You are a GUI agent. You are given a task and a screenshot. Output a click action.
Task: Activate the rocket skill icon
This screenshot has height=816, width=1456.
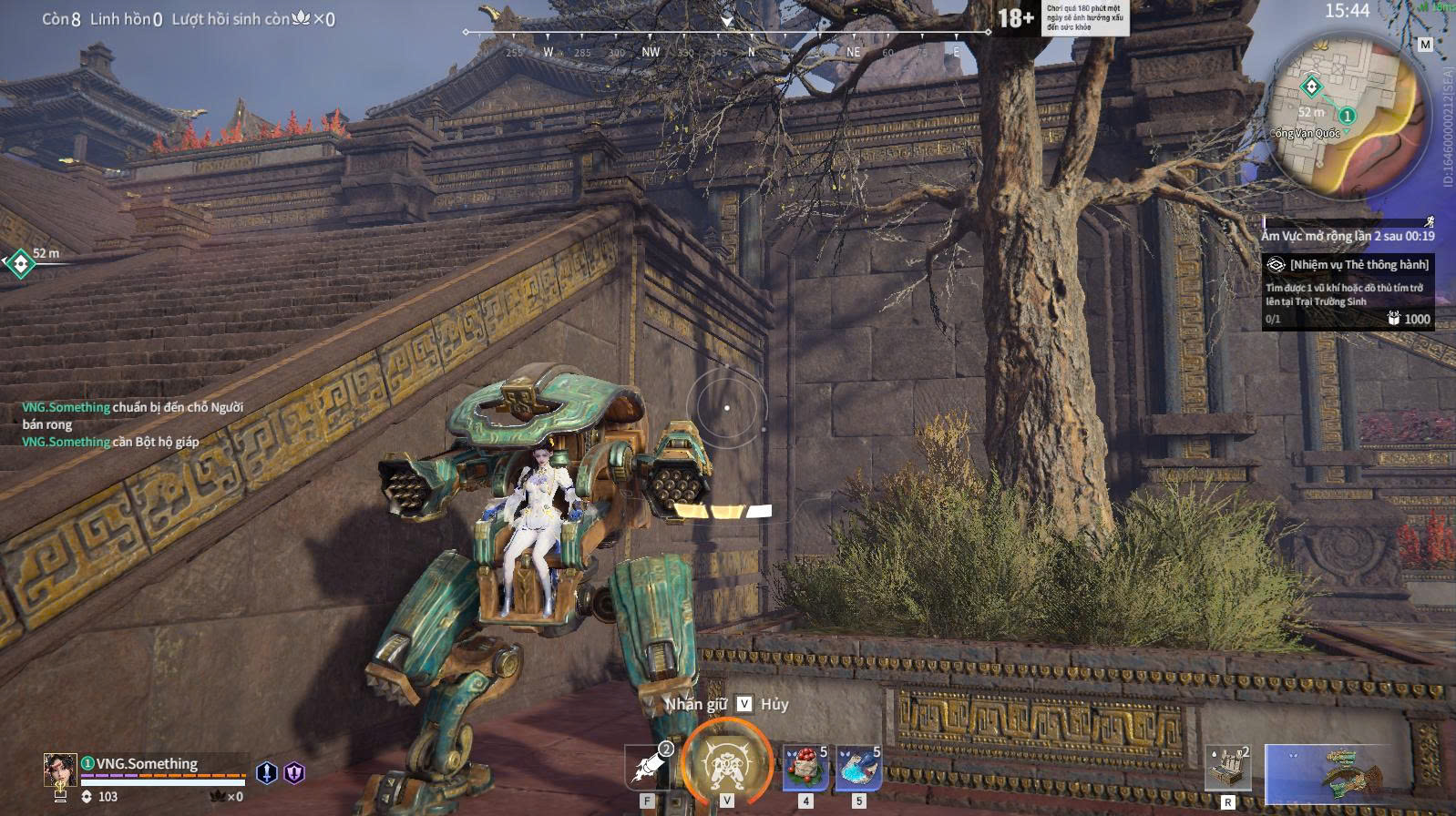pos(648,767)
